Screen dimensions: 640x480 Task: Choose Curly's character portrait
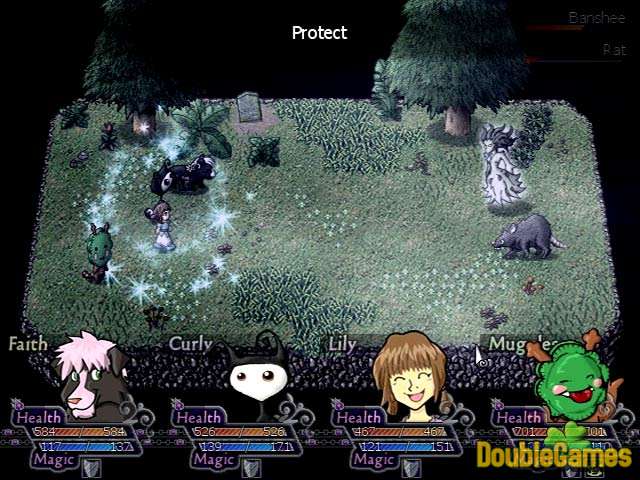pyautogui.click(x=254, y=375)
